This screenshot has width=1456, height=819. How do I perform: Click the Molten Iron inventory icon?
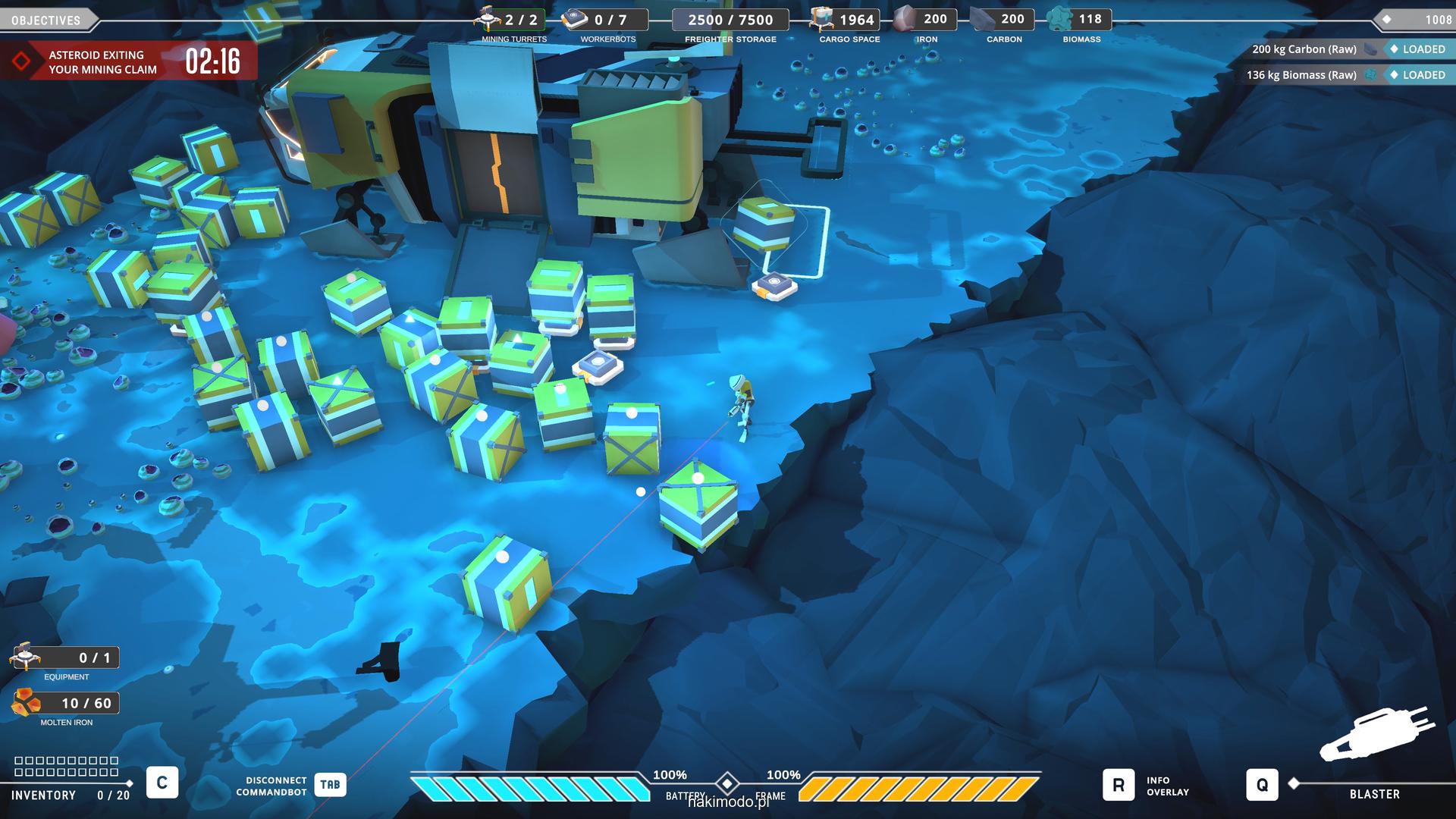(26, 703)
